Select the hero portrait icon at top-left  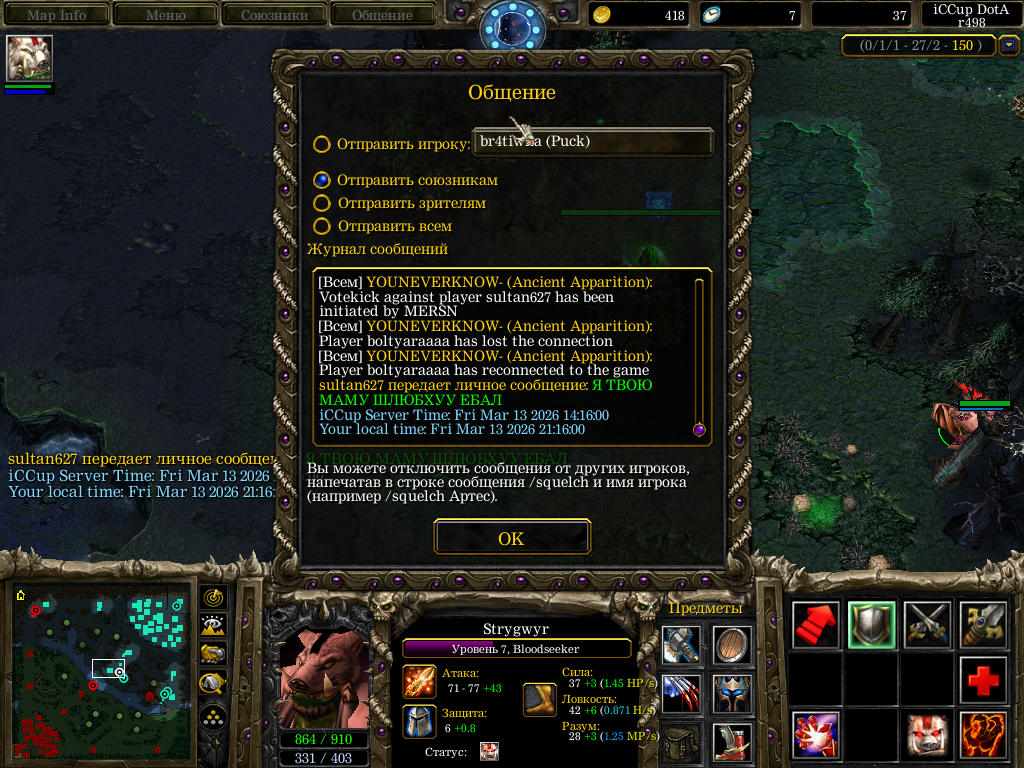[x=29, y=58]
